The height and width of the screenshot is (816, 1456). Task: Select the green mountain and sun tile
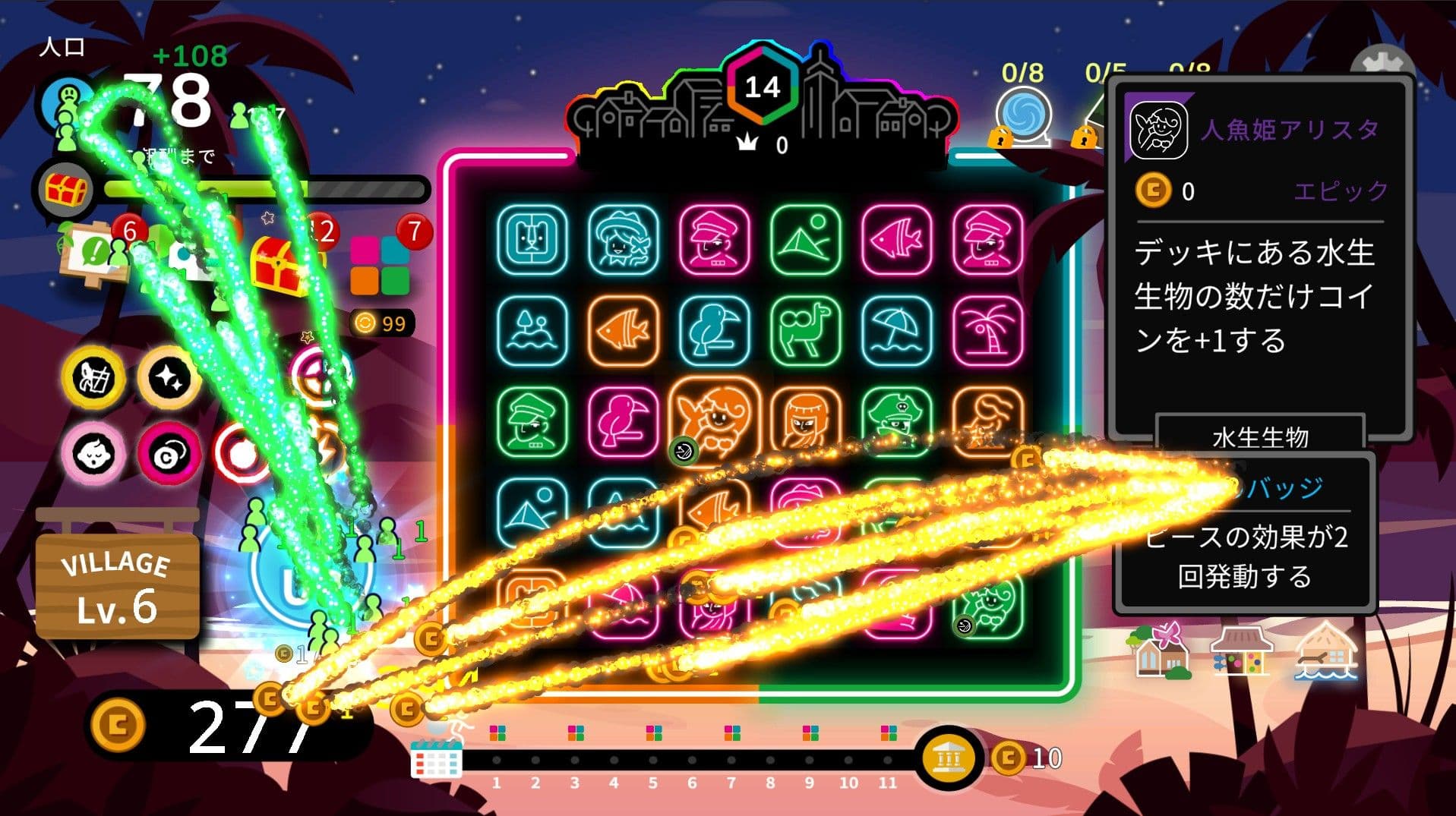[x=805, y=240]
